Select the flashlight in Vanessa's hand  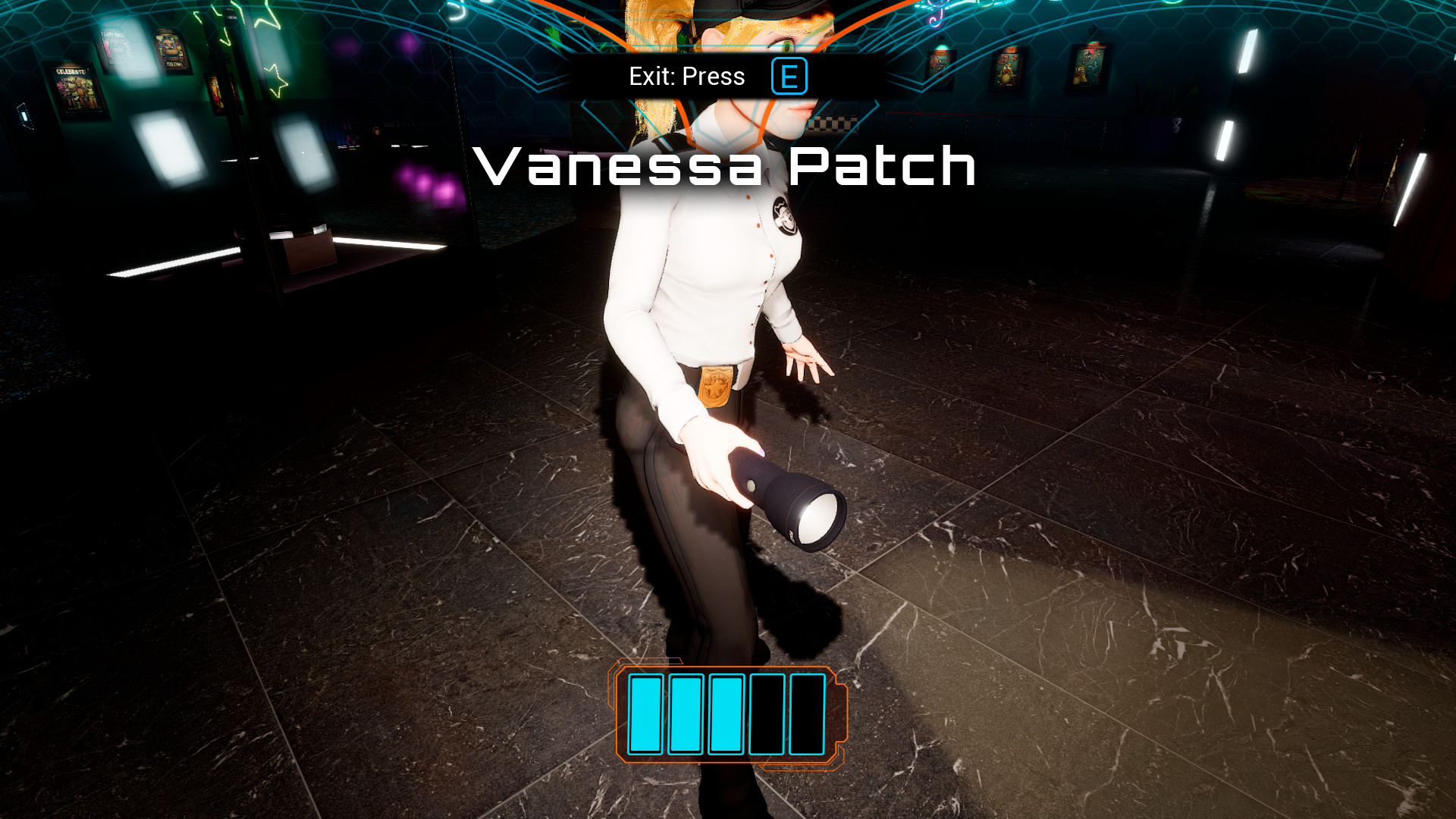(x=781, y=493)
